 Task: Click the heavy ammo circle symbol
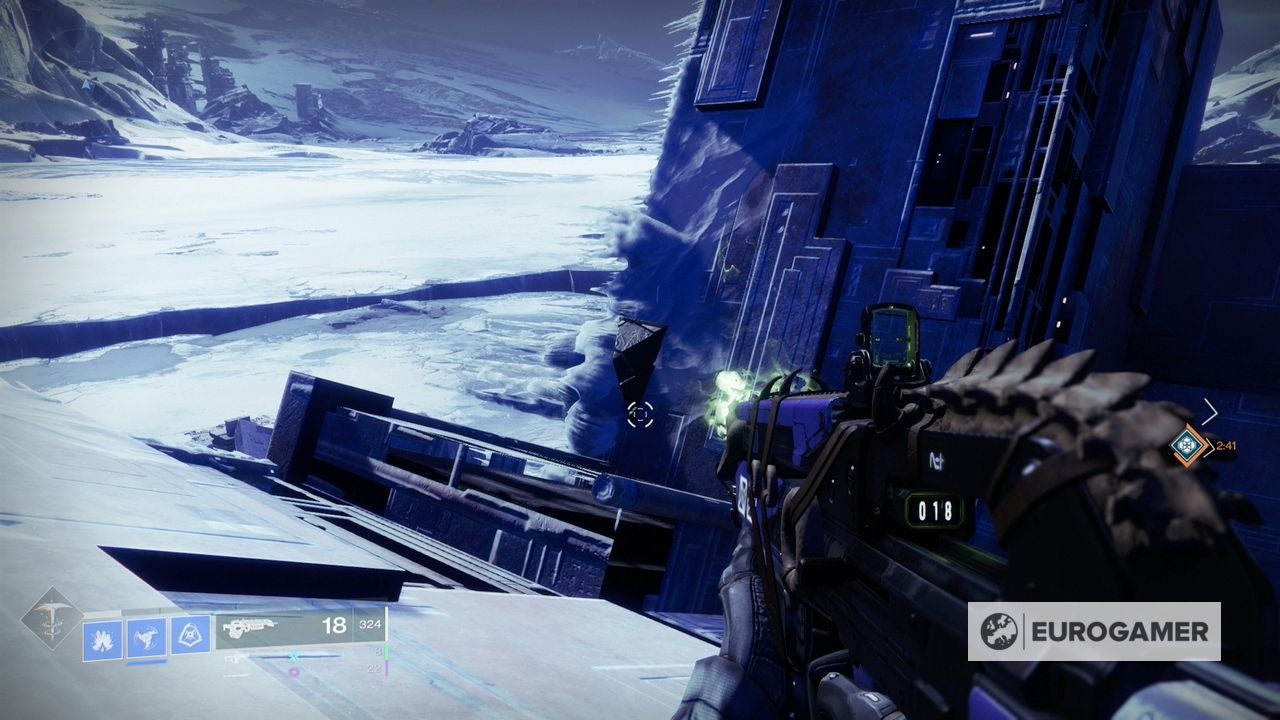(x=294, y=672)
